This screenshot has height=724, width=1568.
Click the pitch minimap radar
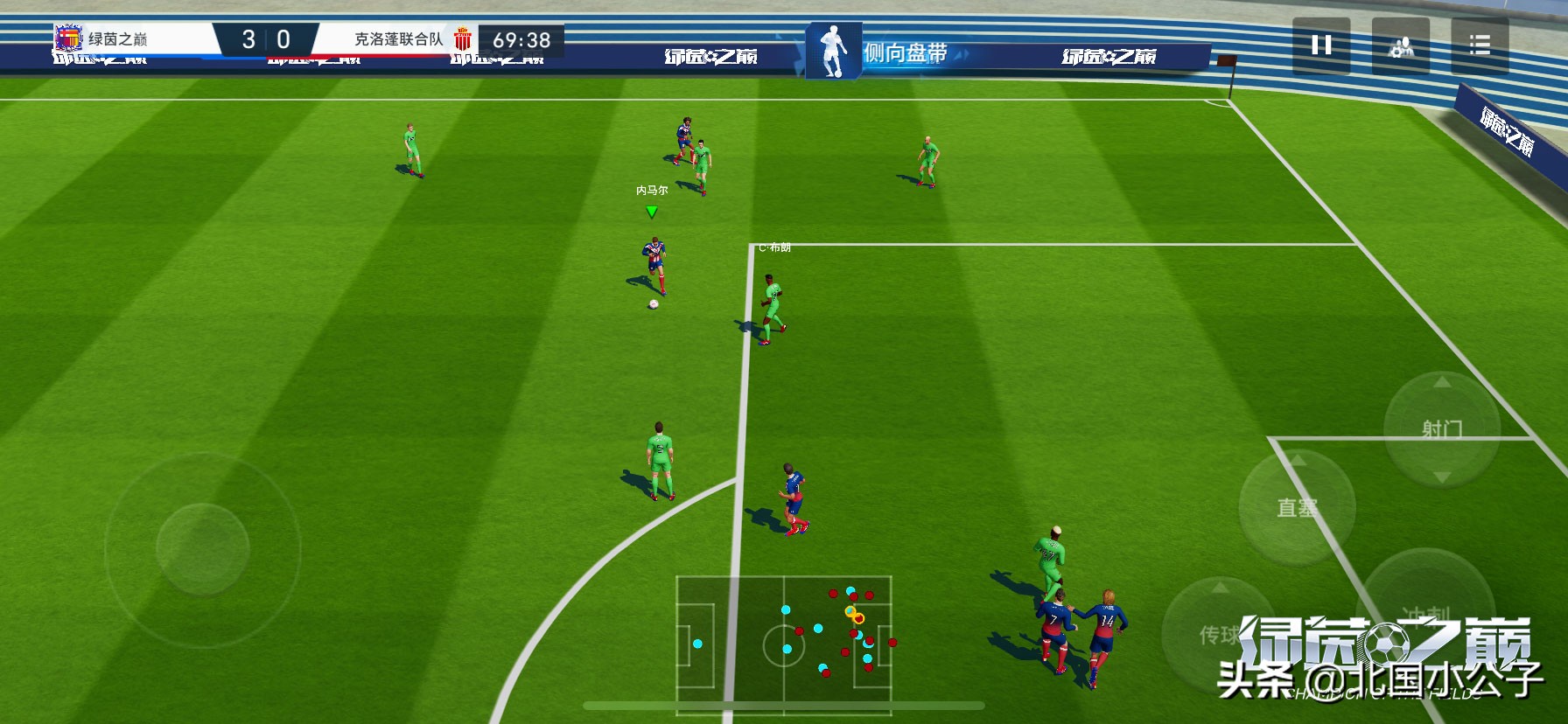click(x=784, y=638)
